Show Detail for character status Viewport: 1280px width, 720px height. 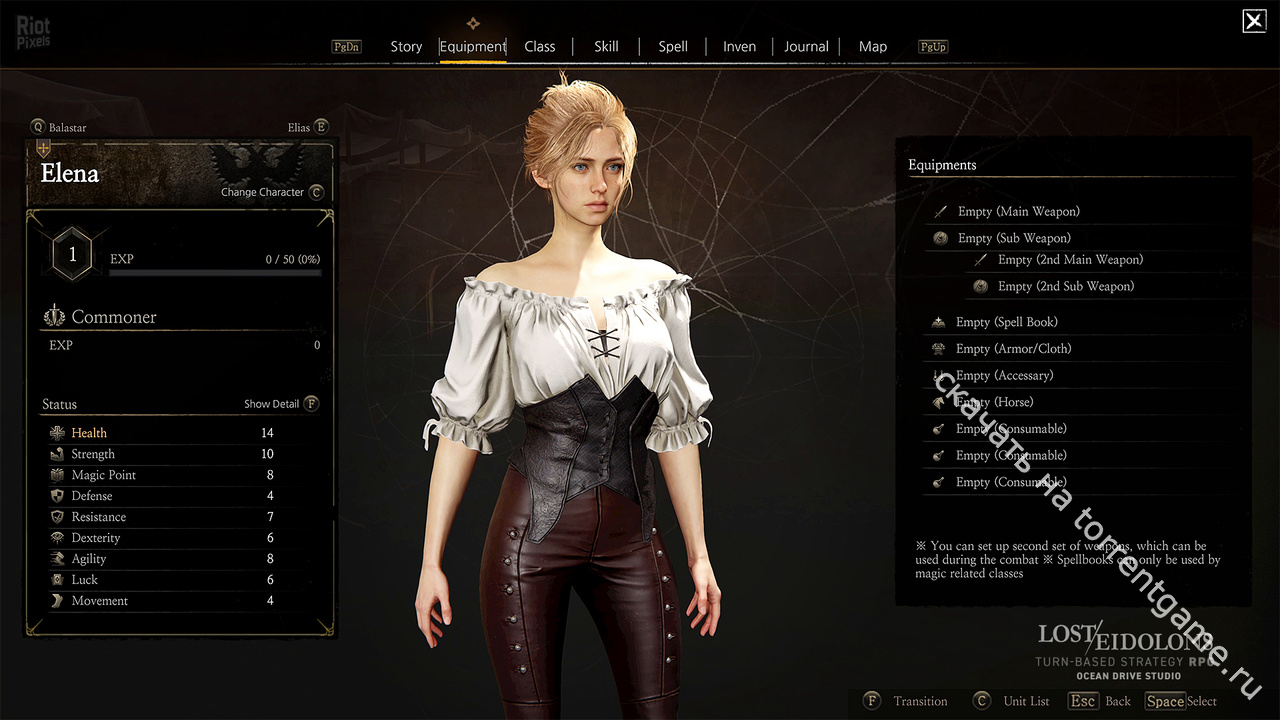coord(281,404)
